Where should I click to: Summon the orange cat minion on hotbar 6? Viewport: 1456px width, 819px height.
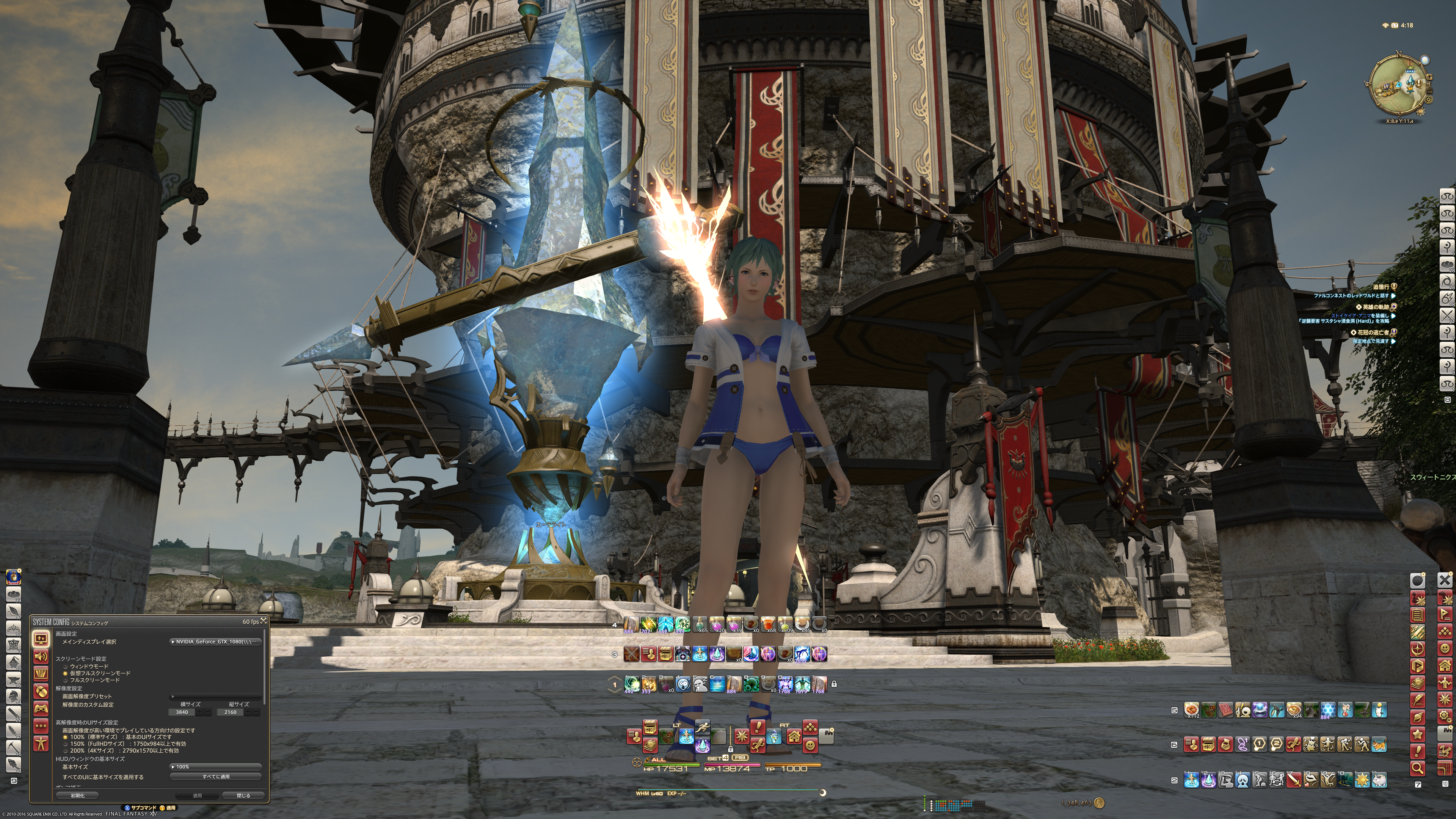tap(1379, 744)
